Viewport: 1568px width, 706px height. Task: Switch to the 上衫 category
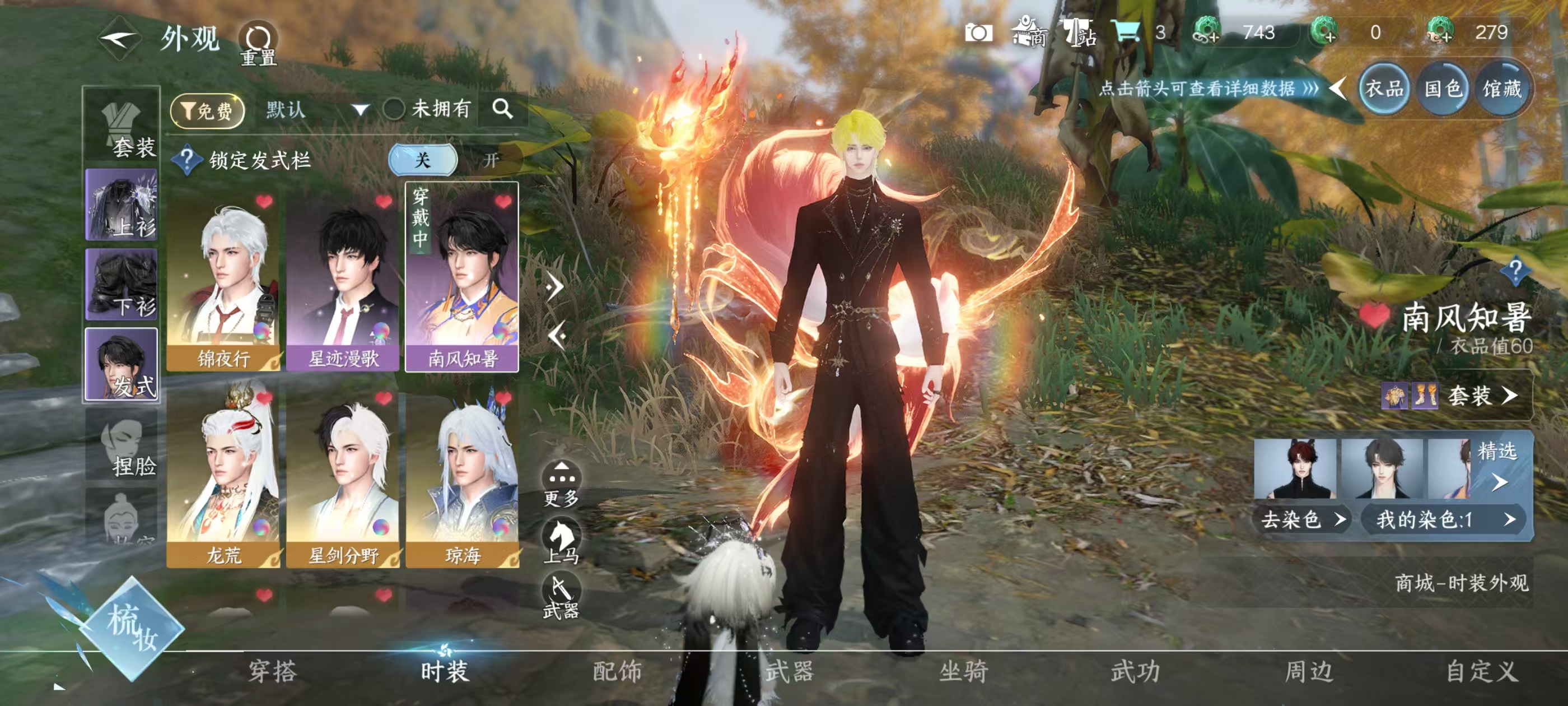click(x=122, y=205)
